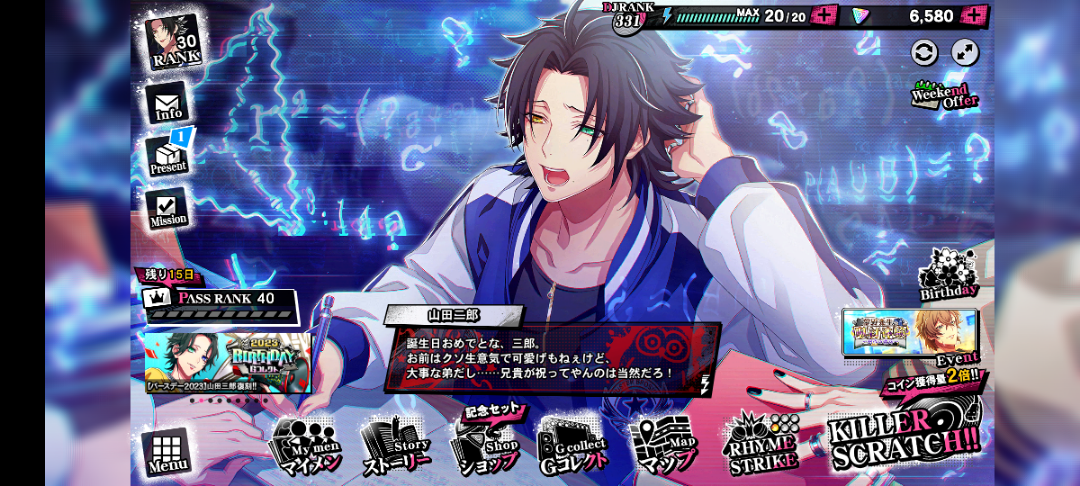The image size is (1080, 486).
Task: Open the Present box
Action: click(168, 155)
